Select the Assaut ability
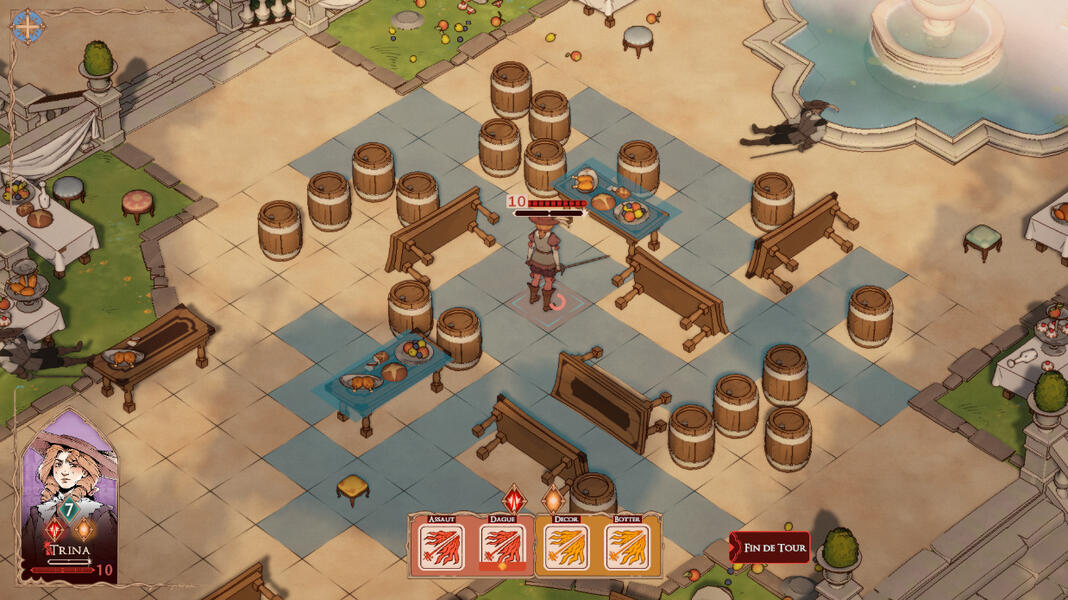1068x600 pixels. [440, 547]
